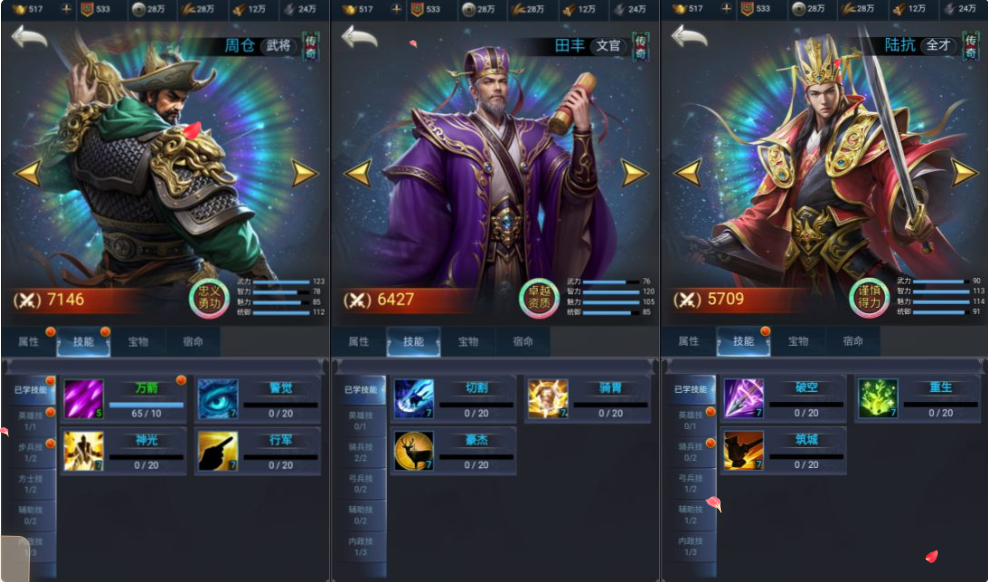The width and height of the screenshot is (988, 582).
Task: Choose the 警觉 blue eye skill
Action: coord(217,399)
